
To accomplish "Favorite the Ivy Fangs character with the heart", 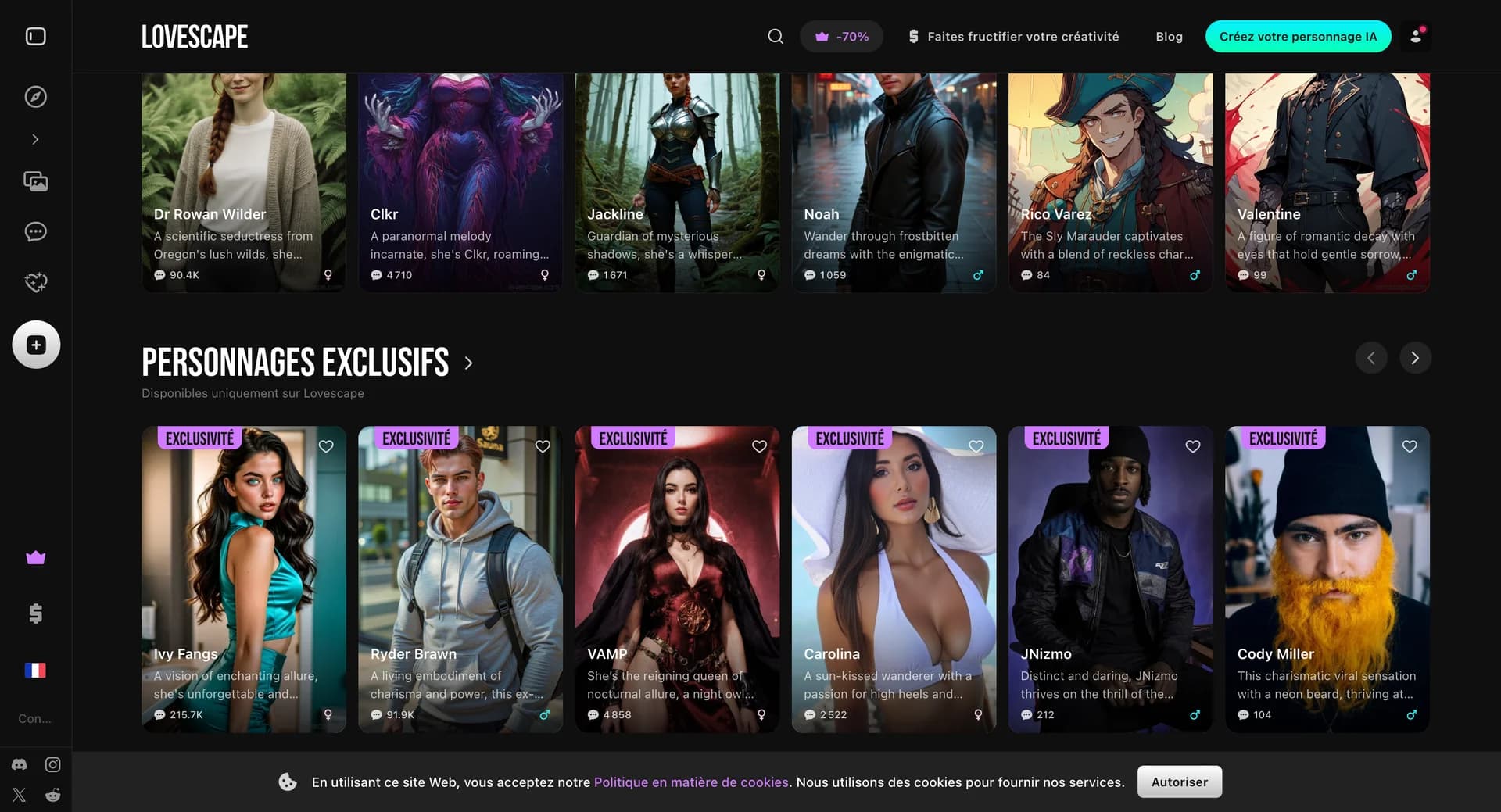I will [326, 446].
